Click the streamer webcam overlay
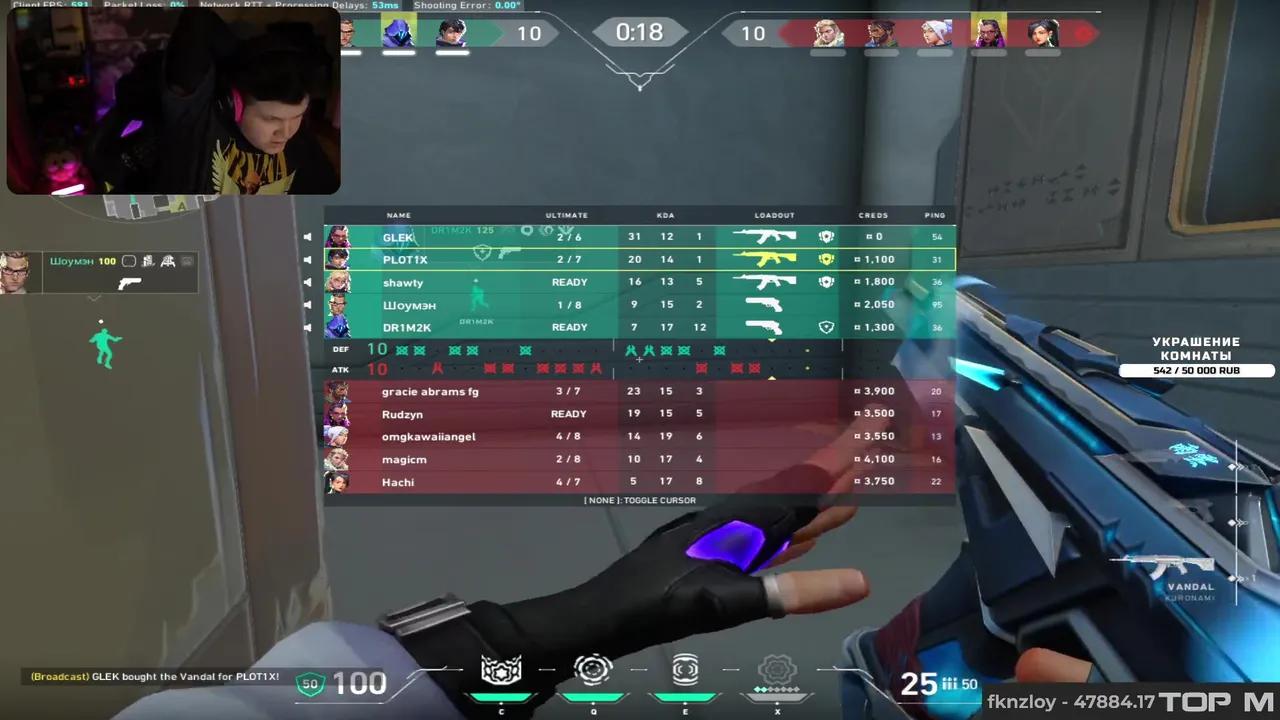This screenshot has height=720, width=1280. pyautogui.click(x=173, y=100)
